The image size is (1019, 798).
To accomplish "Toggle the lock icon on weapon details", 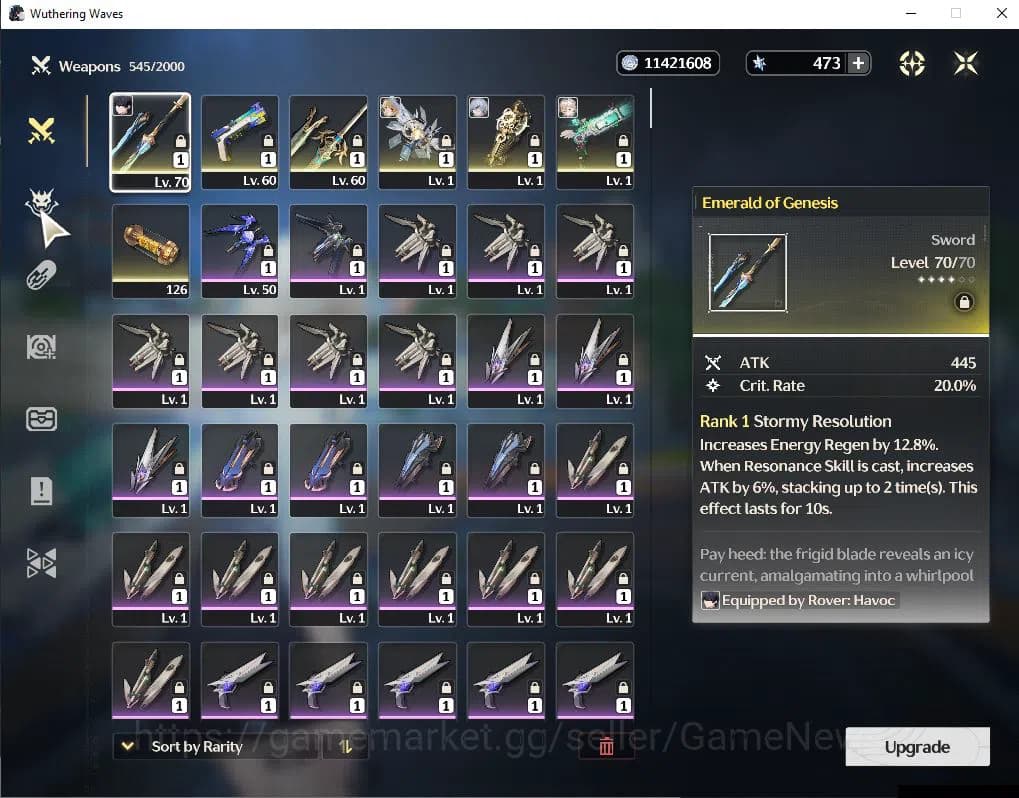I will pos(964,302).
